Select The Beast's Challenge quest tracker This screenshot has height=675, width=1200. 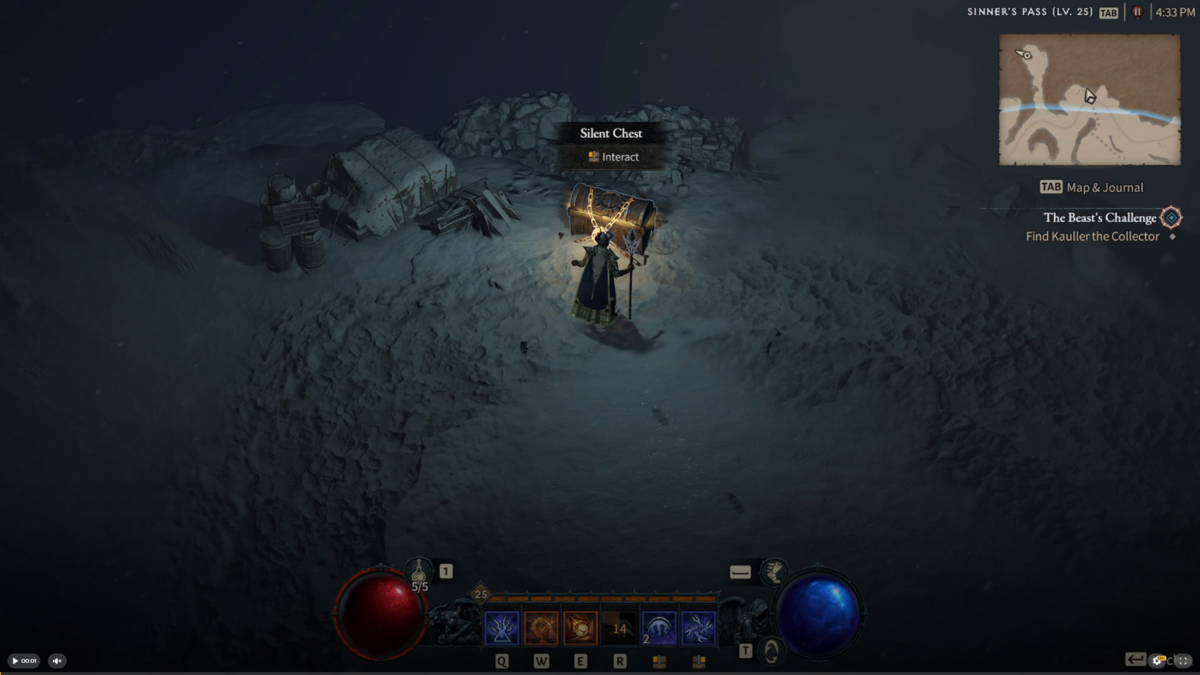(1099, 217)
